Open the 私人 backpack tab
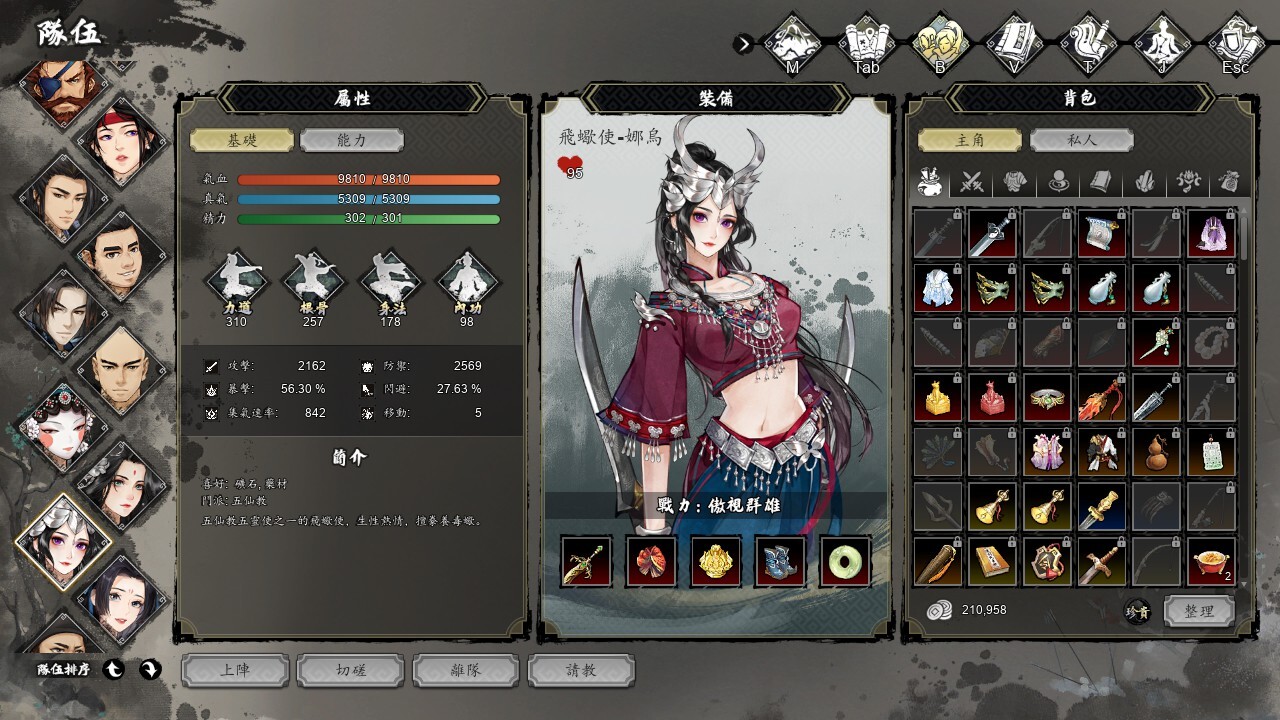The width and height of the screenshot is (1280, 720). click(1080, 140)
